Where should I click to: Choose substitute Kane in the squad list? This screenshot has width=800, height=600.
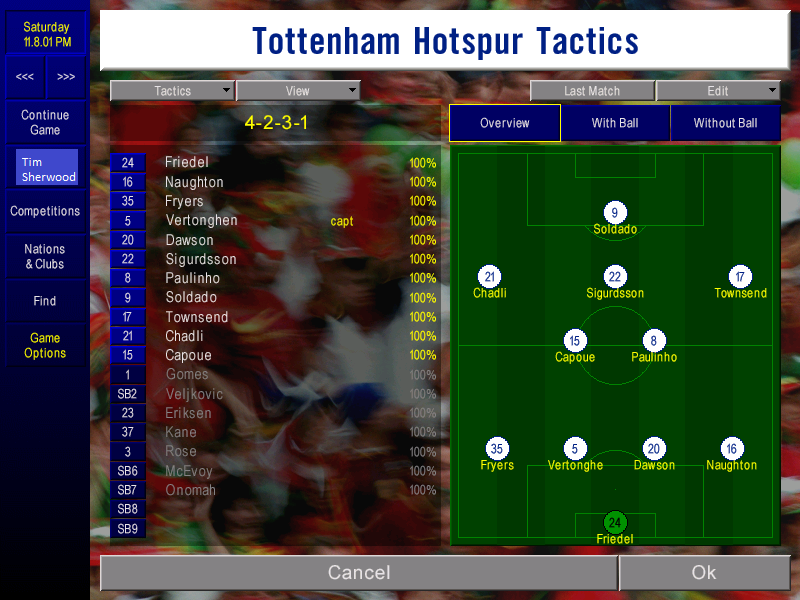point(181,432)
